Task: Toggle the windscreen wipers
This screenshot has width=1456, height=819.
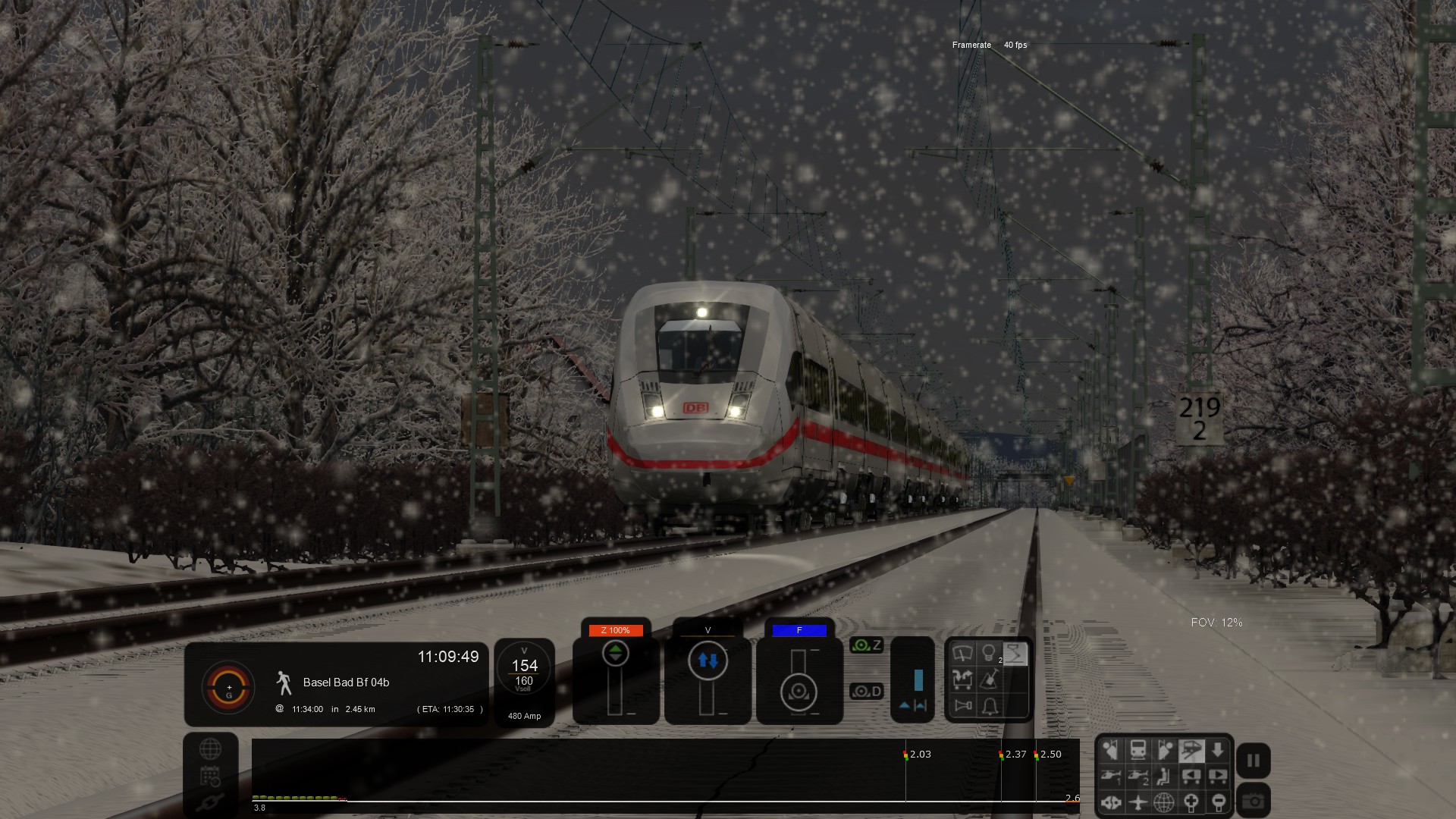Action: (962, 654)
